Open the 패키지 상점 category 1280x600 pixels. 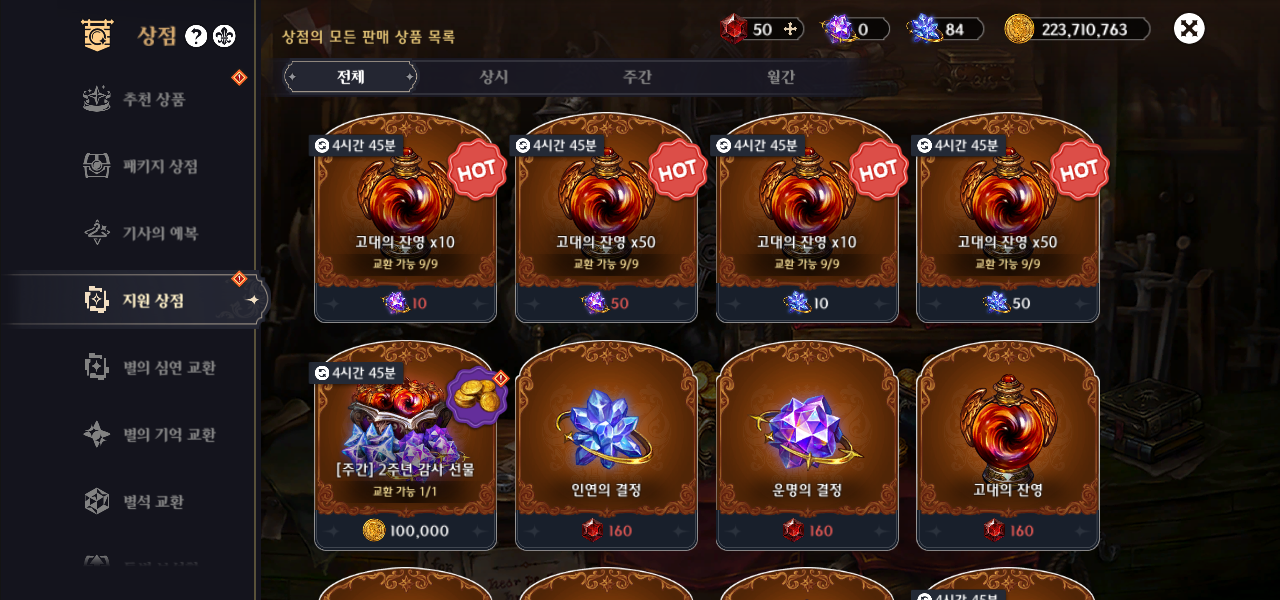[160, 166]
